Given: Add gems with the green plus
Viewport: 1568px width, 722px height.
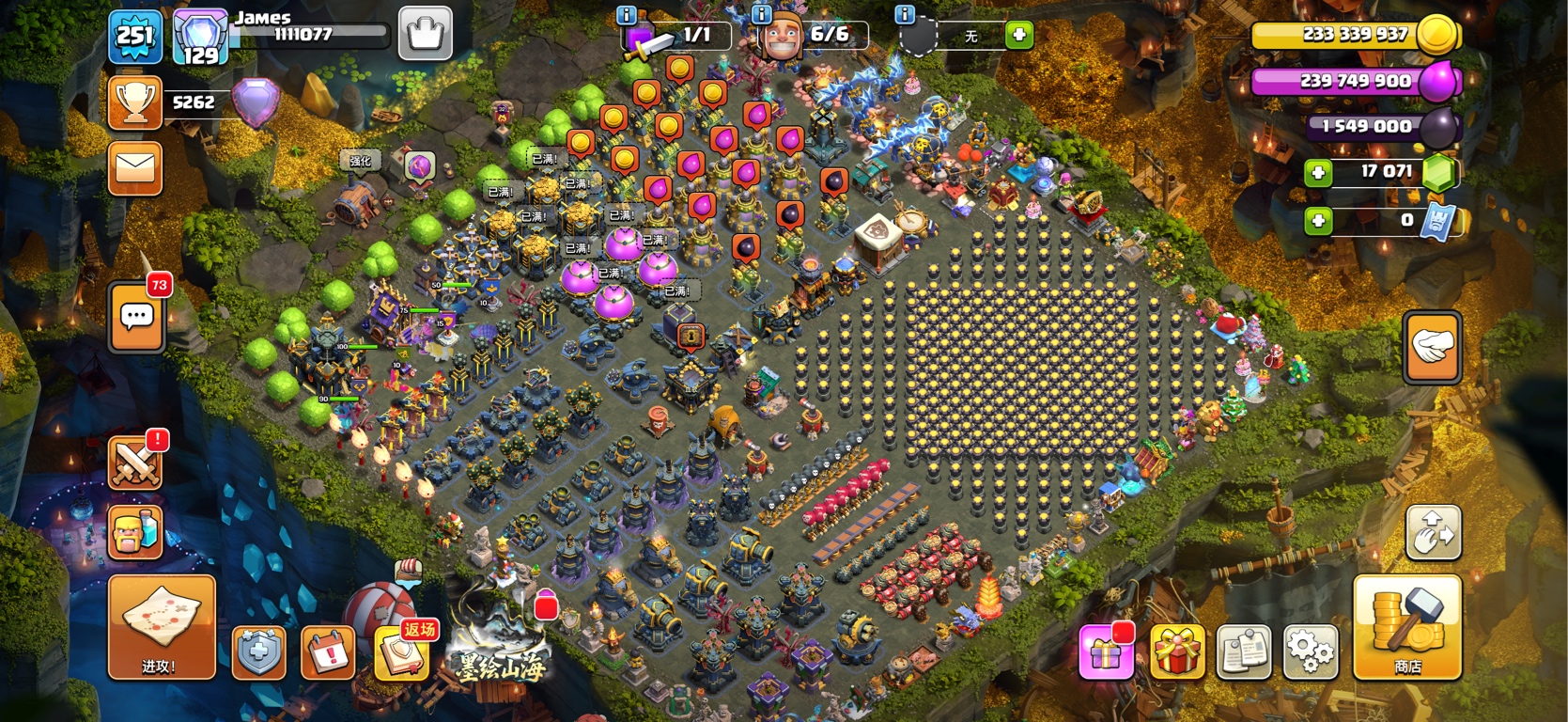Looking at the screenshot, I should [x=1318, y=172].
